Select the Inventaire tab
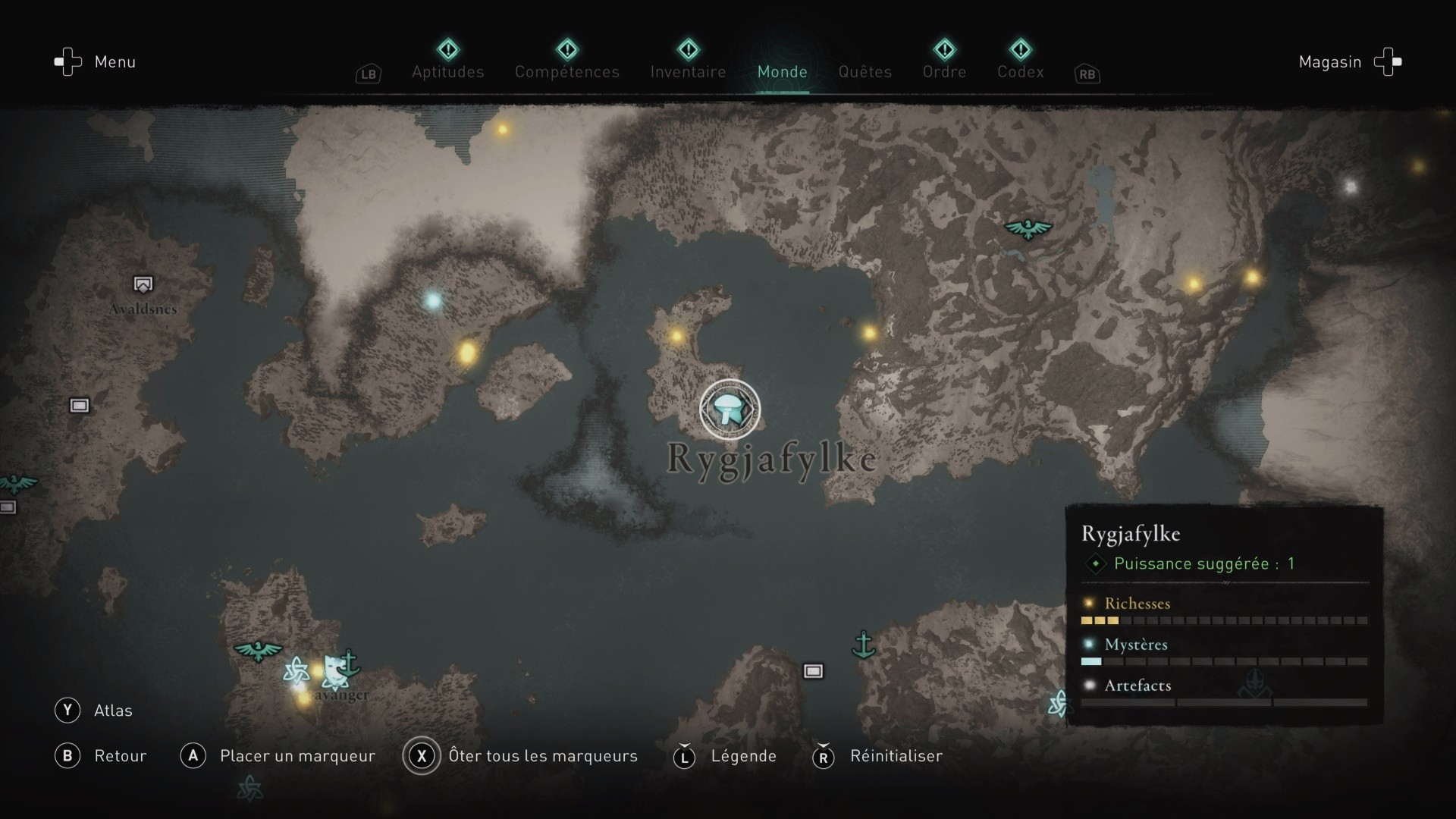 [687, 72]
